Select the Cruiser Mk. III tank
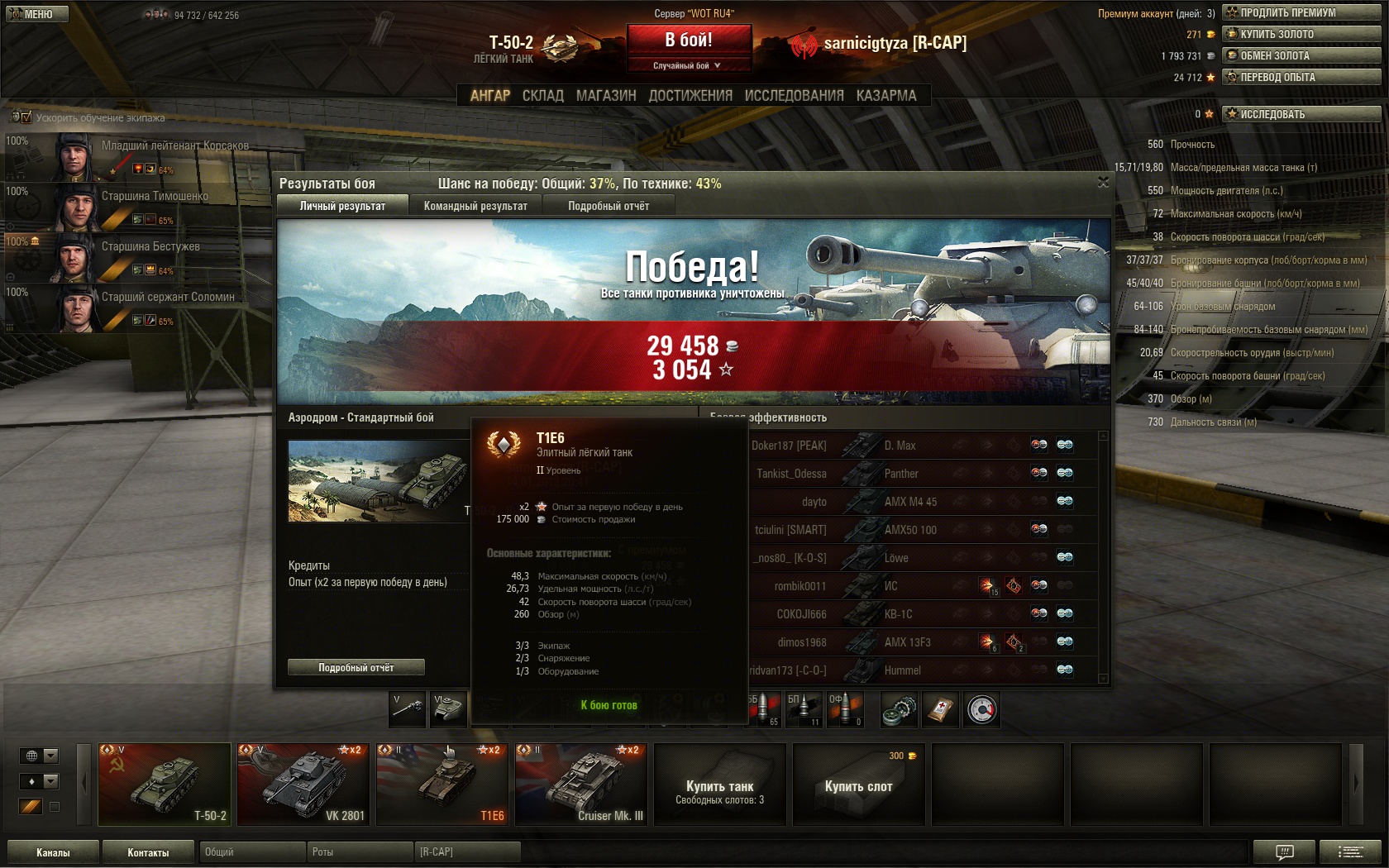This screenshot has height=868, width=1389. 581,785
